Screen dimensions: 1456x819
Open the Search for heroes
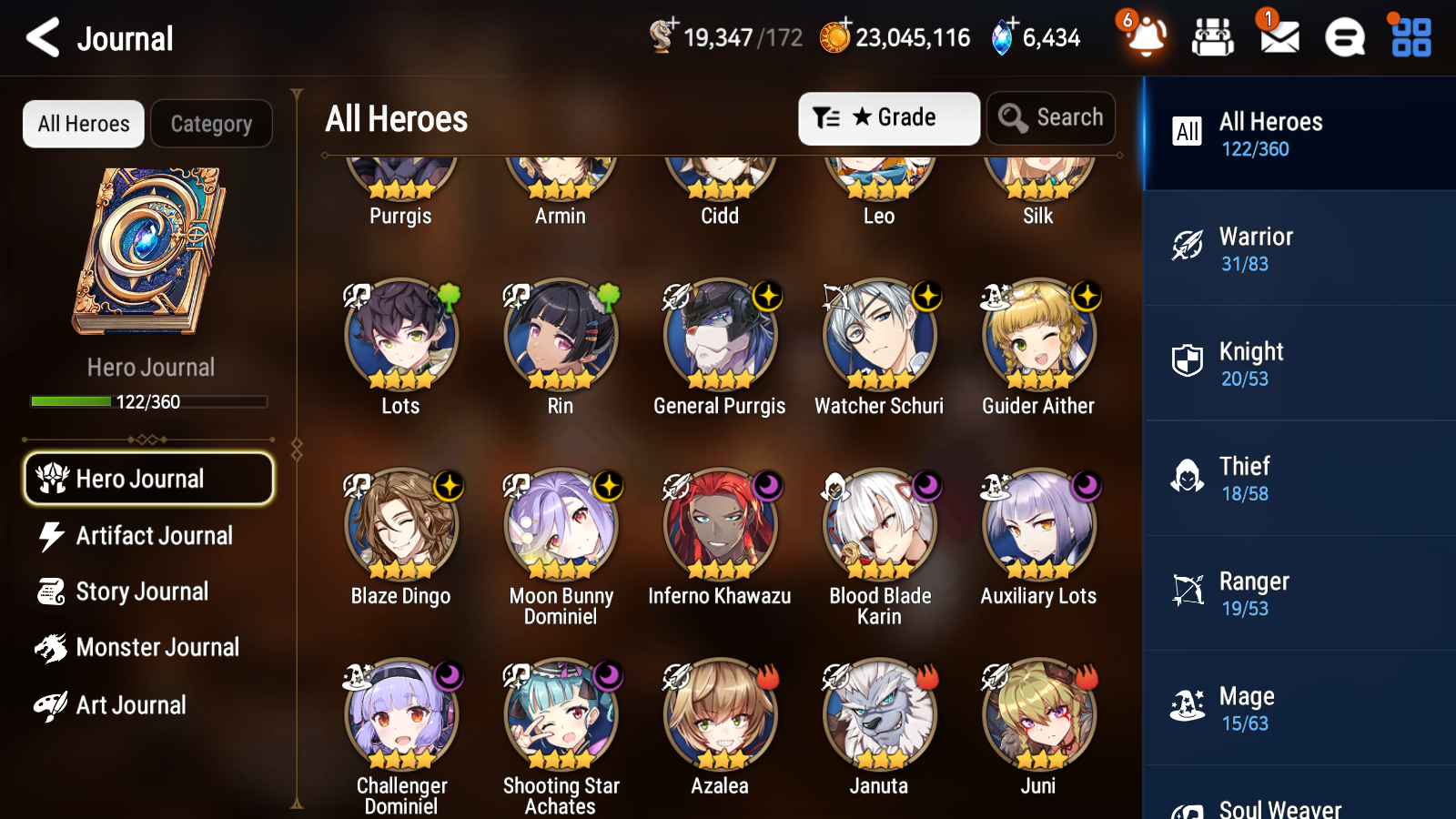click(1051, 117)
